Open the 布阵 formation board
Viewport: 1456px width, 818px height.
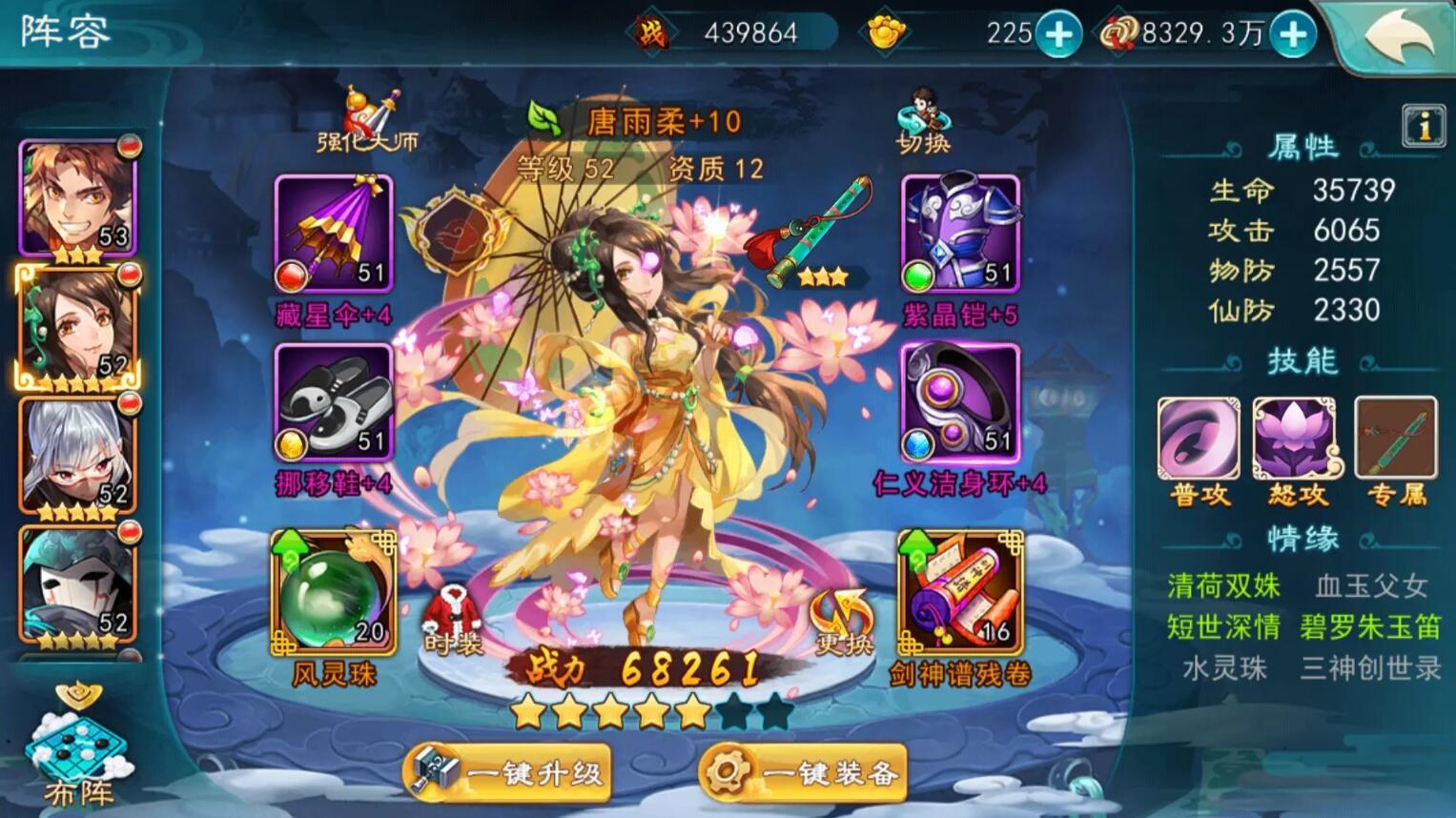[78, 748]
